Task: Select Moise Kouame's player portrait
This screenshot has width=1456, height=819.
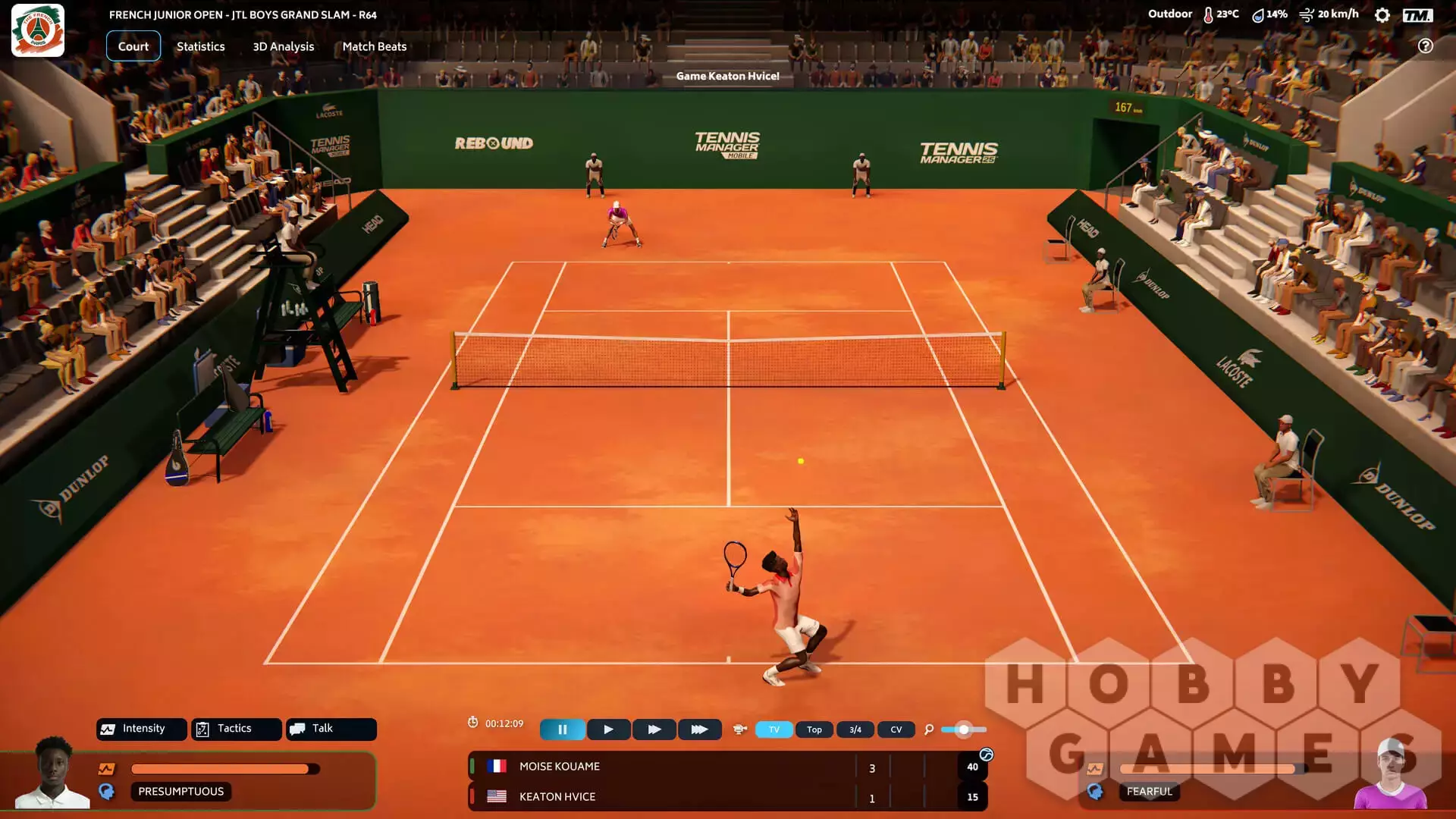Action: [53, 773]
